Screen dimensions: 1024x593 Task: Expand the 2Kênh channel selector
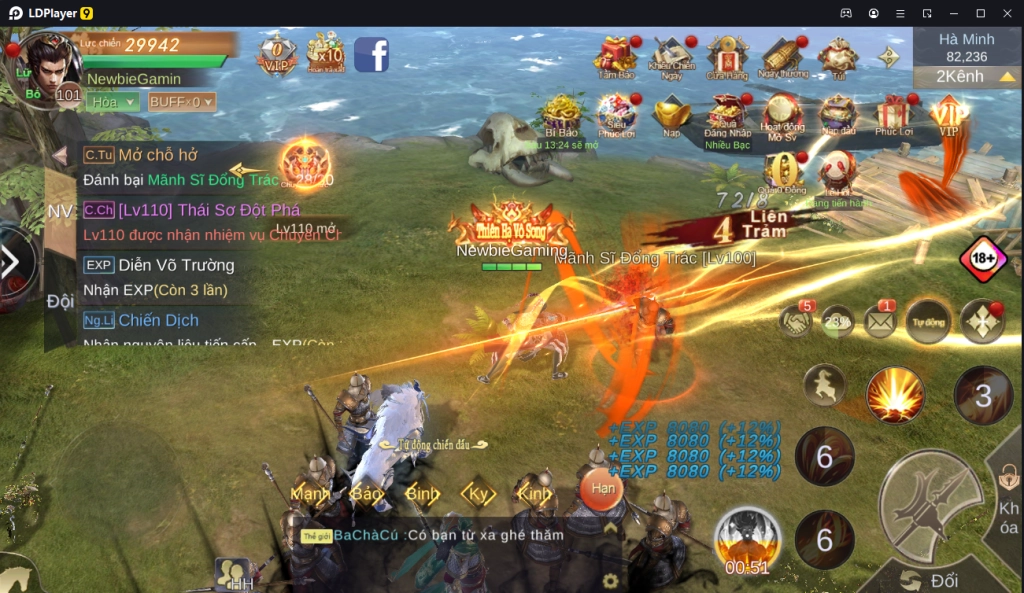click(966, 76)
